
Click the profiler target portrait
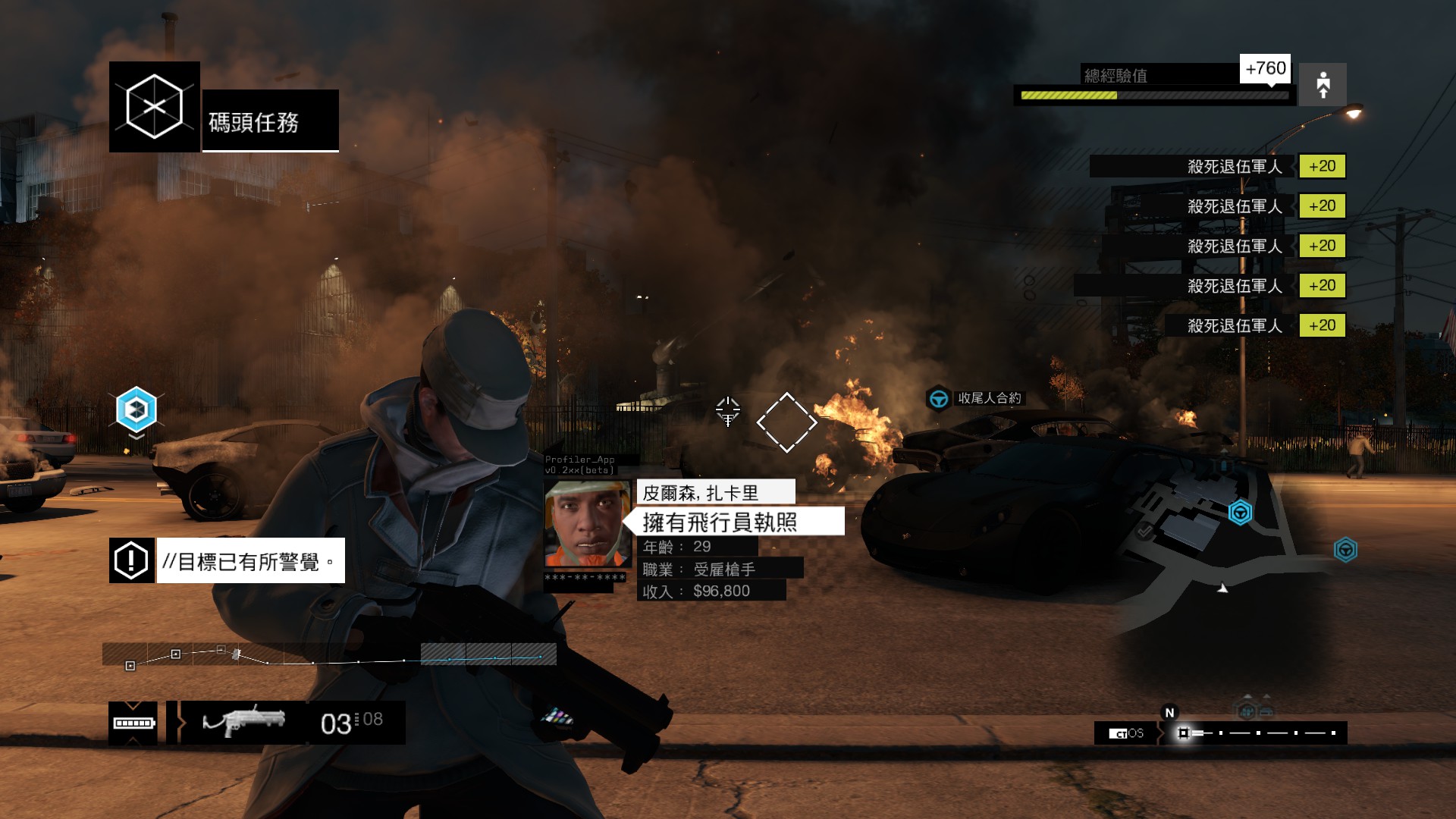pyautogui.click(x=588, y=524)
